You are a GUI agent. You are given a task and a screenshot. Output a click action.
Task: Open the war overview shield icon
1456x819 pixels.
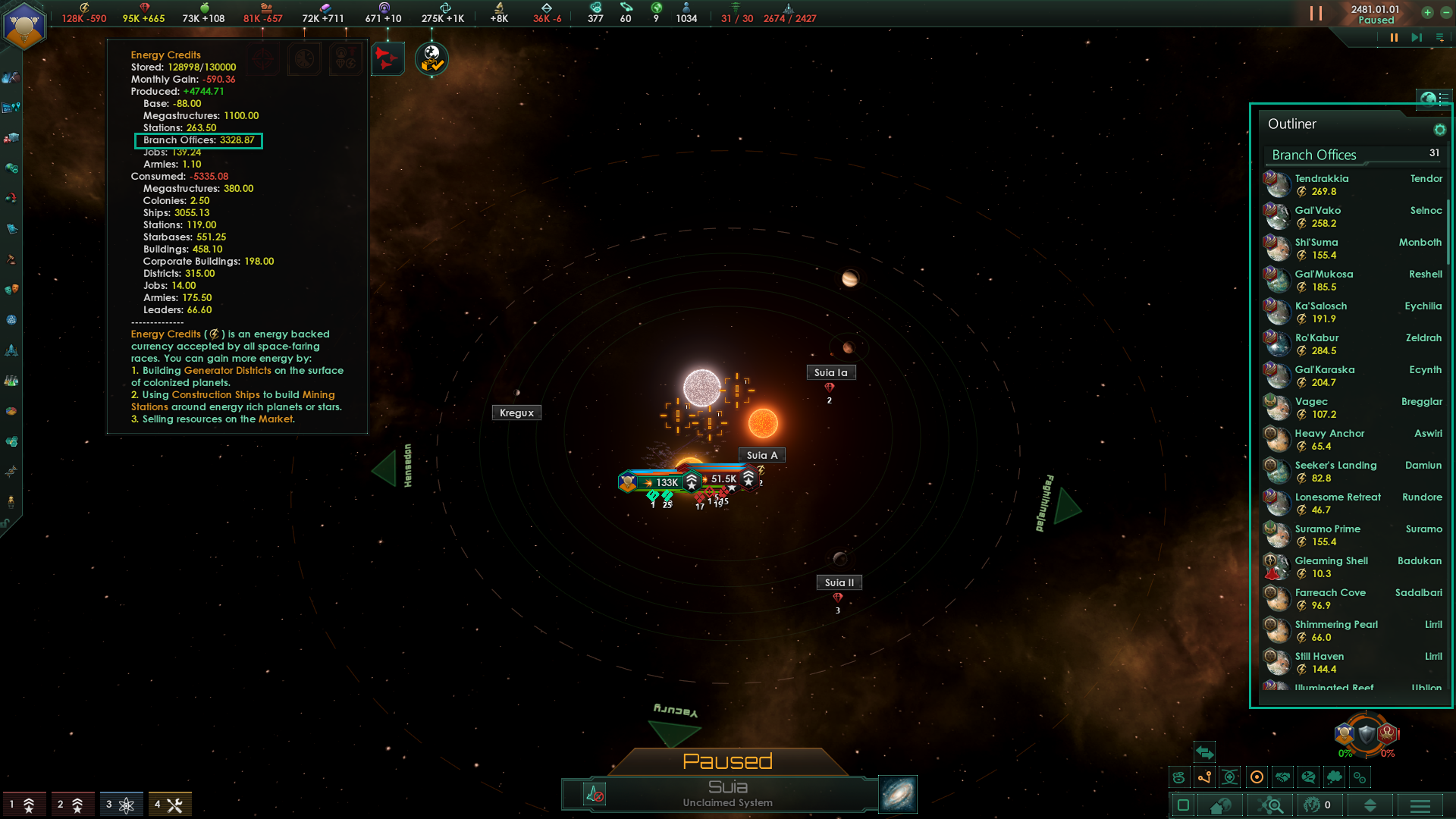1366,734
